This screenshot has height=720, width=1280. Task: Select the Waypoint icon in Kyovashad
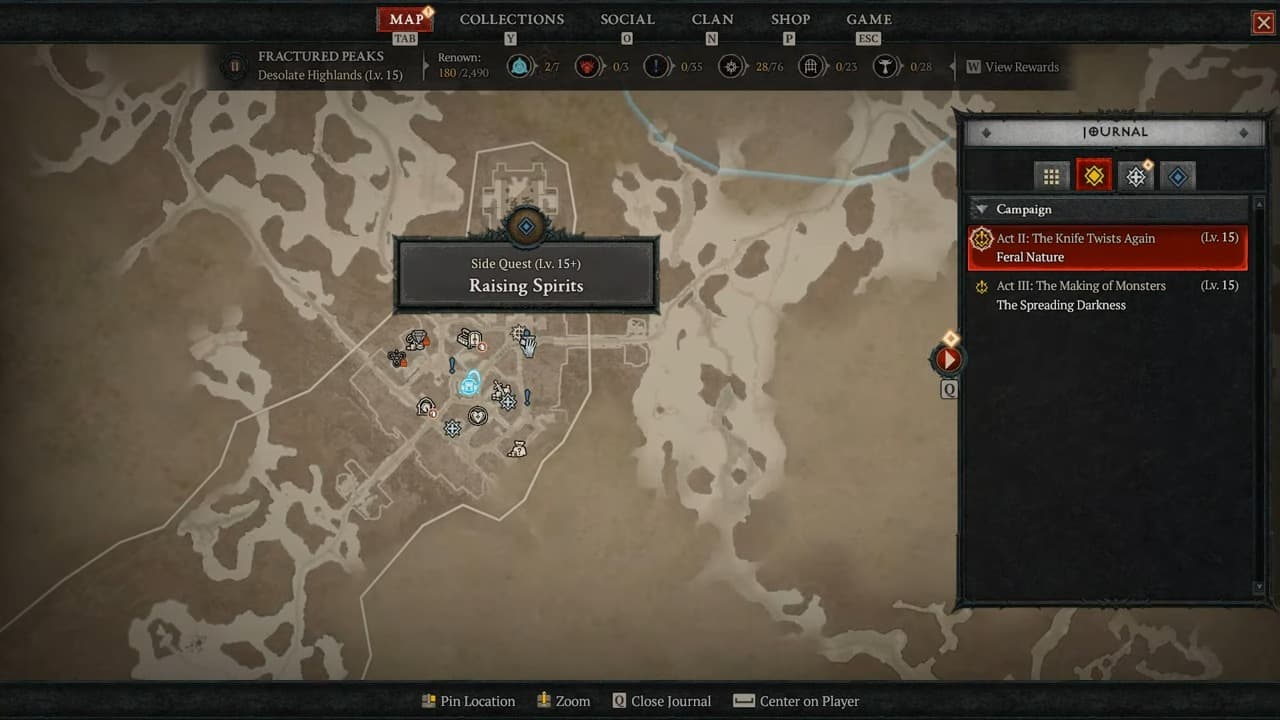(x=469, y=385)
